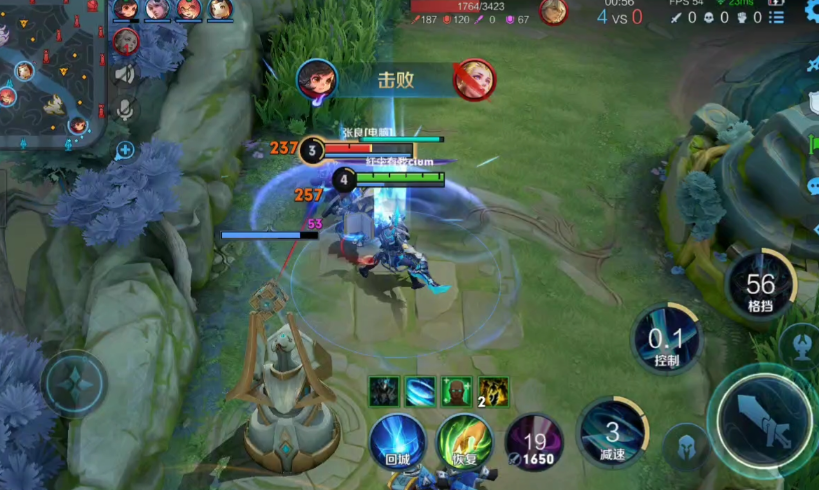Image resolution: width=819 pixels, height=490 pixels.
Task: Tap the purple skill showing 1650
Action: coord(533,441)
